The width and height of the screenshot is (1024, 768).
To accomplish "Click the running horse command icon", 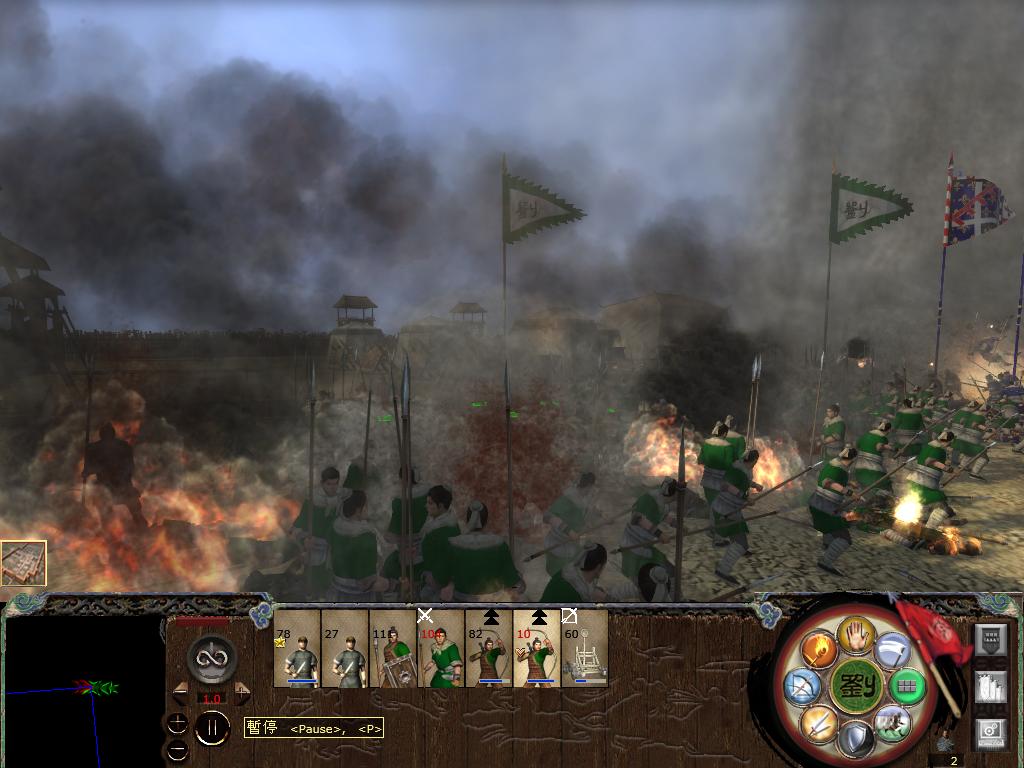I will (891, 722).
